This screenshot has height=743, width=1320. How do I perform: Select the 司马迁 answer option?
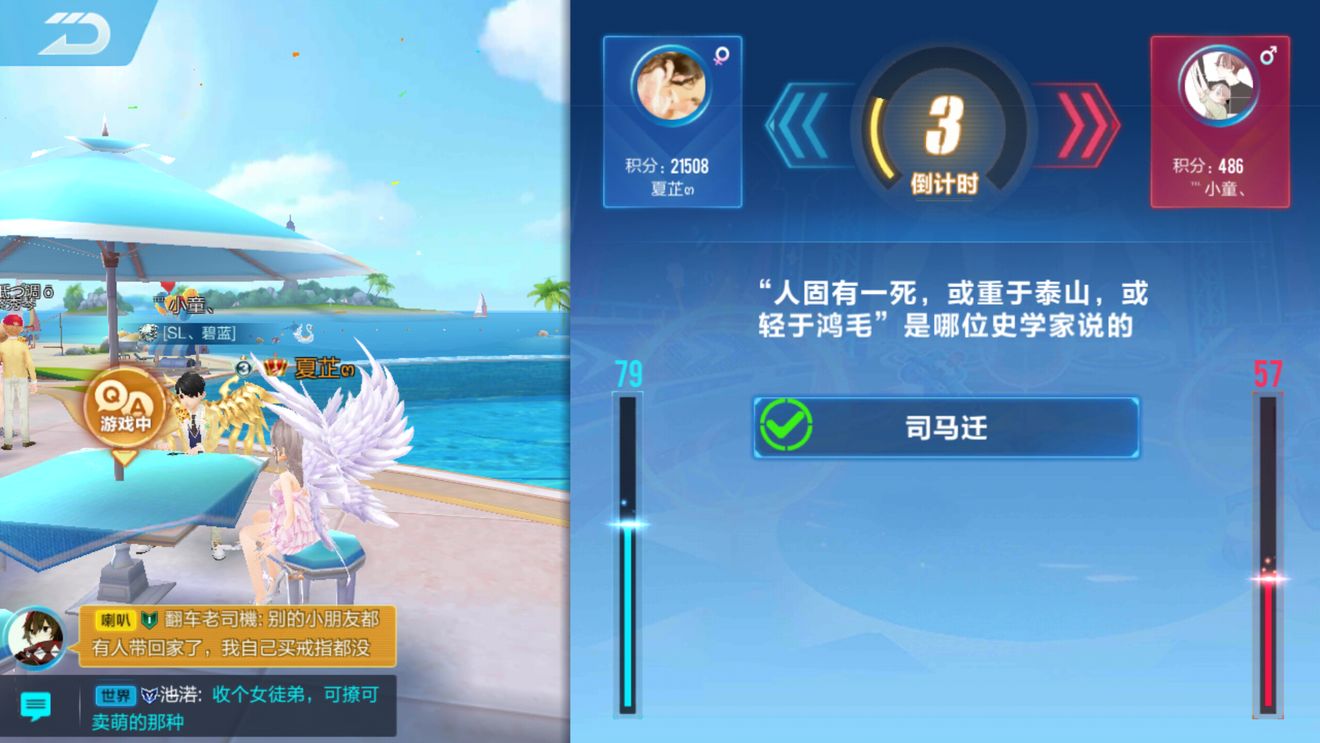[x=945, y=428]
